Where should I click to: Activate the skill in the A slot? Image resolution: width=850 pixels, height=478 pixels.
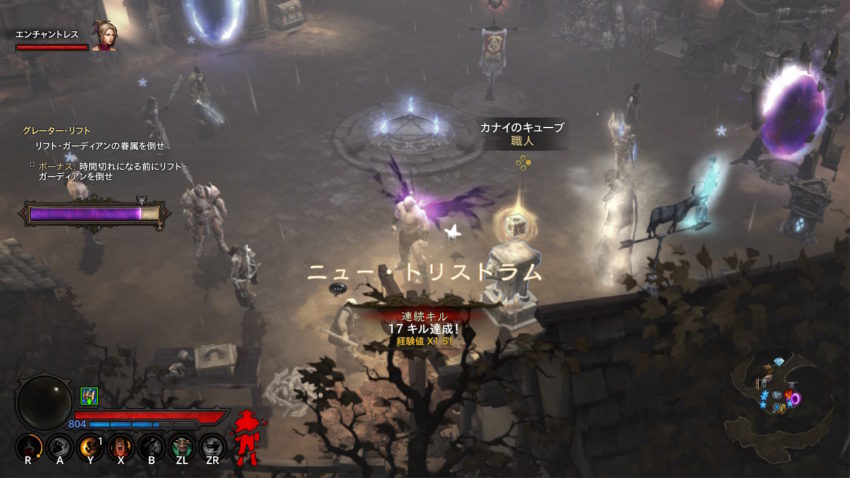coord(60,447)
